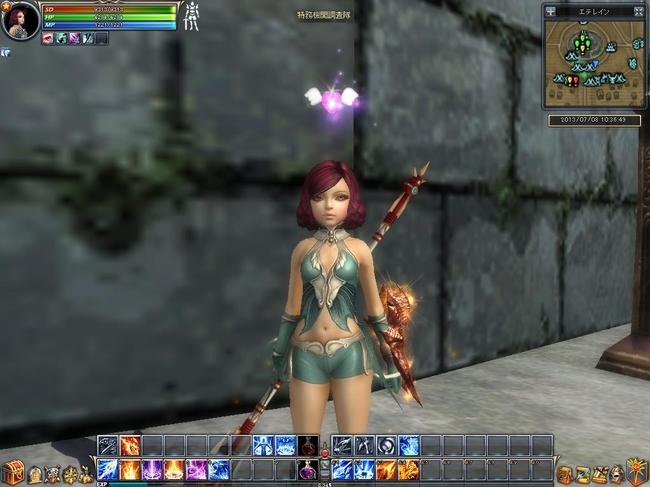
Task: Use the purple potion hotbar slot
Action: (x=309, y=470)
